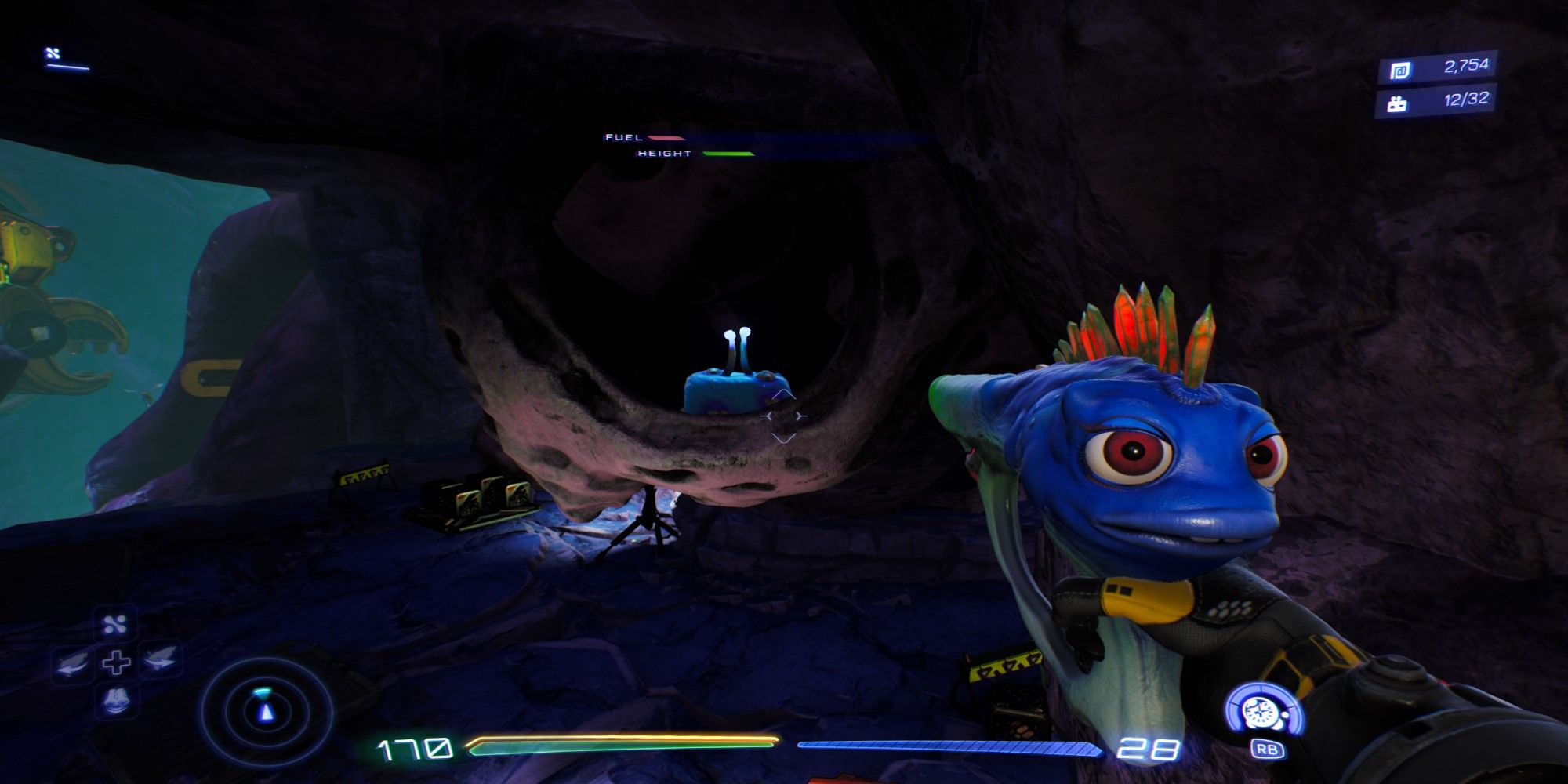Toggle the crosshair lock on the snail creature
Screen dimensions: 1568x784
pyautogui.click(x=784, y=416)
